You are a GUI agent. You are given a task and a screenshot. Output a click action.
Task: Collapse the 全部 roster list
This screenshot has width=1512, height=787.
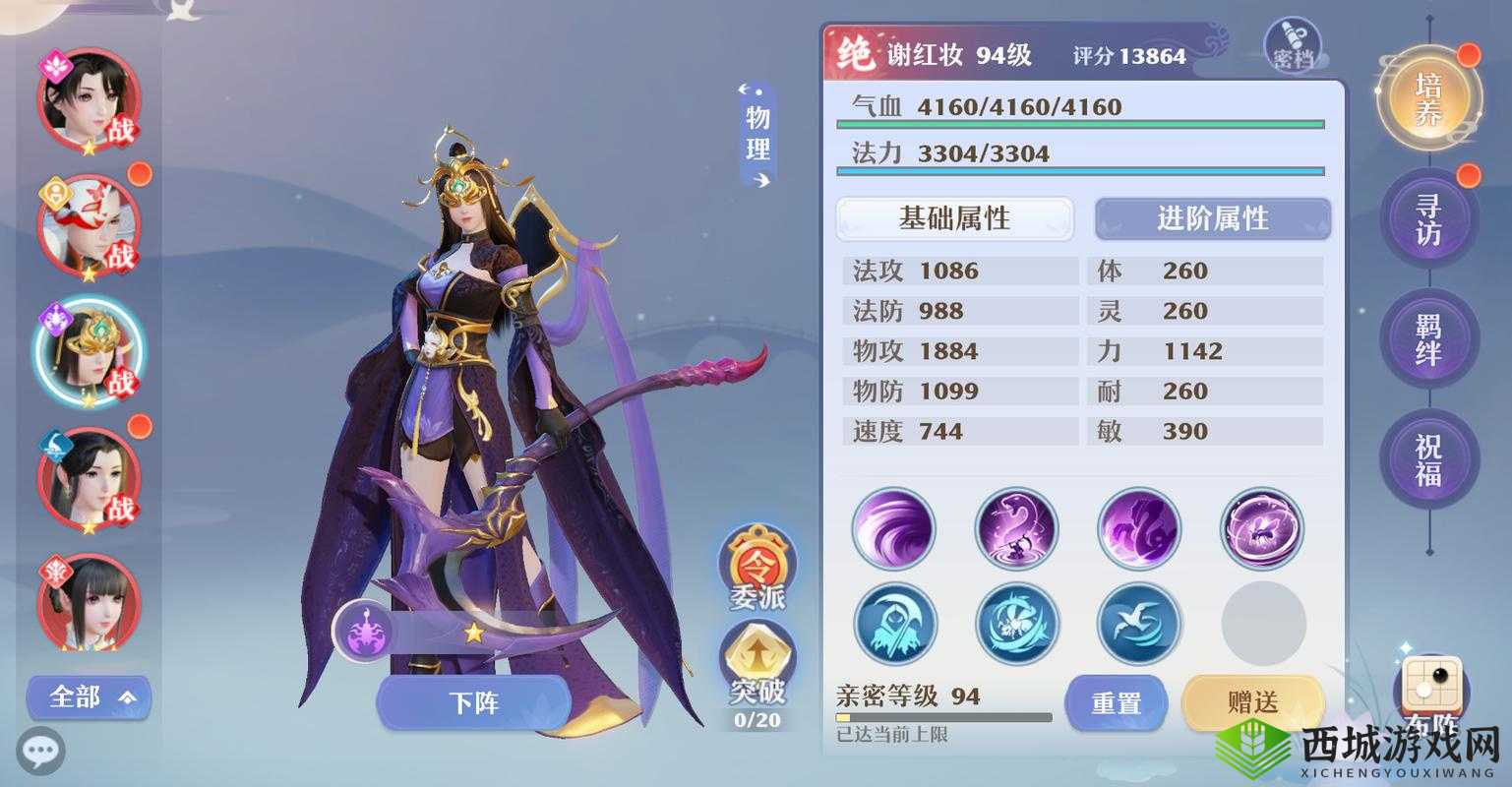coord(88,697)
